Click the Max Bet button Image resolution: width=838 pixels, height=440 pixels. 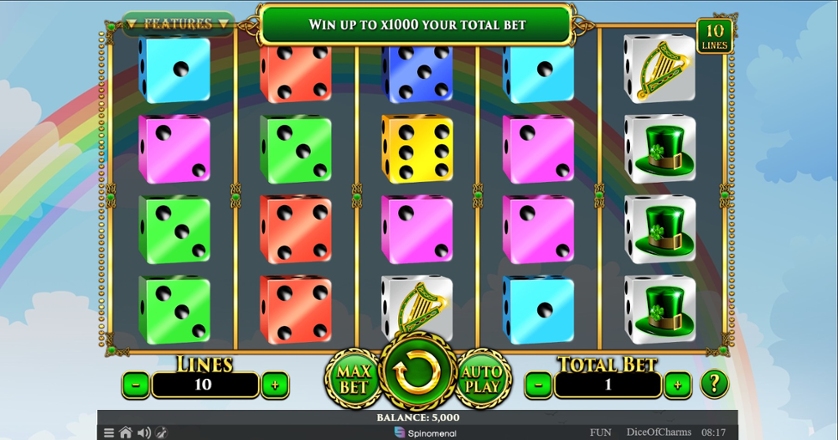click(352, 378)
